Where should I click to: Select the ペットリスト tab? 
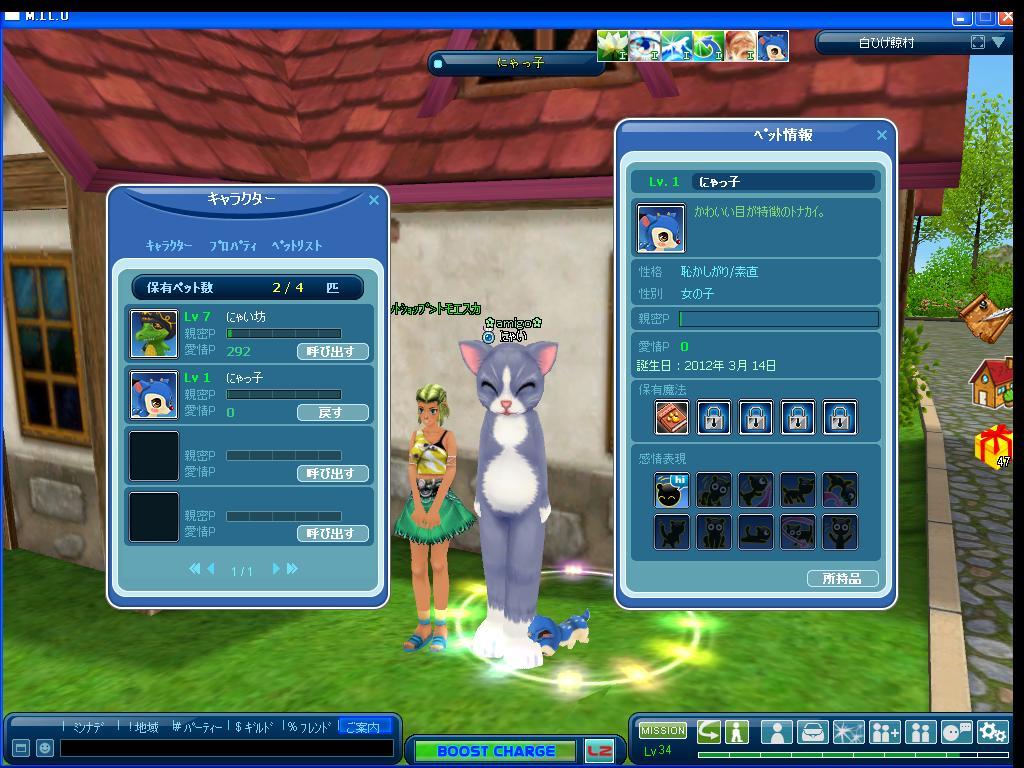tap(297, 246)
